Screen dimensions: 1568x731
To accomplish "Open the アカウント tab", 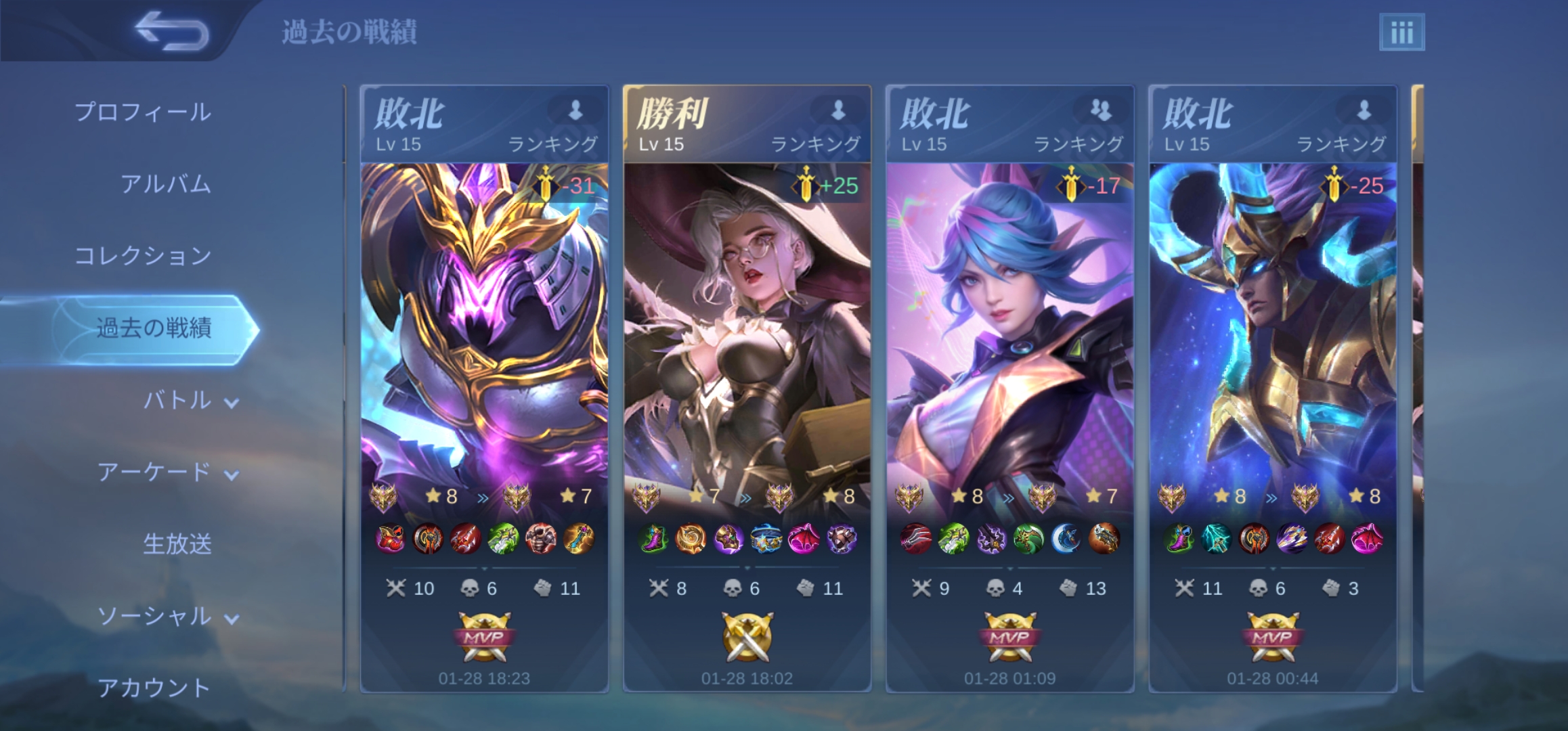I will tap(154, 688).
